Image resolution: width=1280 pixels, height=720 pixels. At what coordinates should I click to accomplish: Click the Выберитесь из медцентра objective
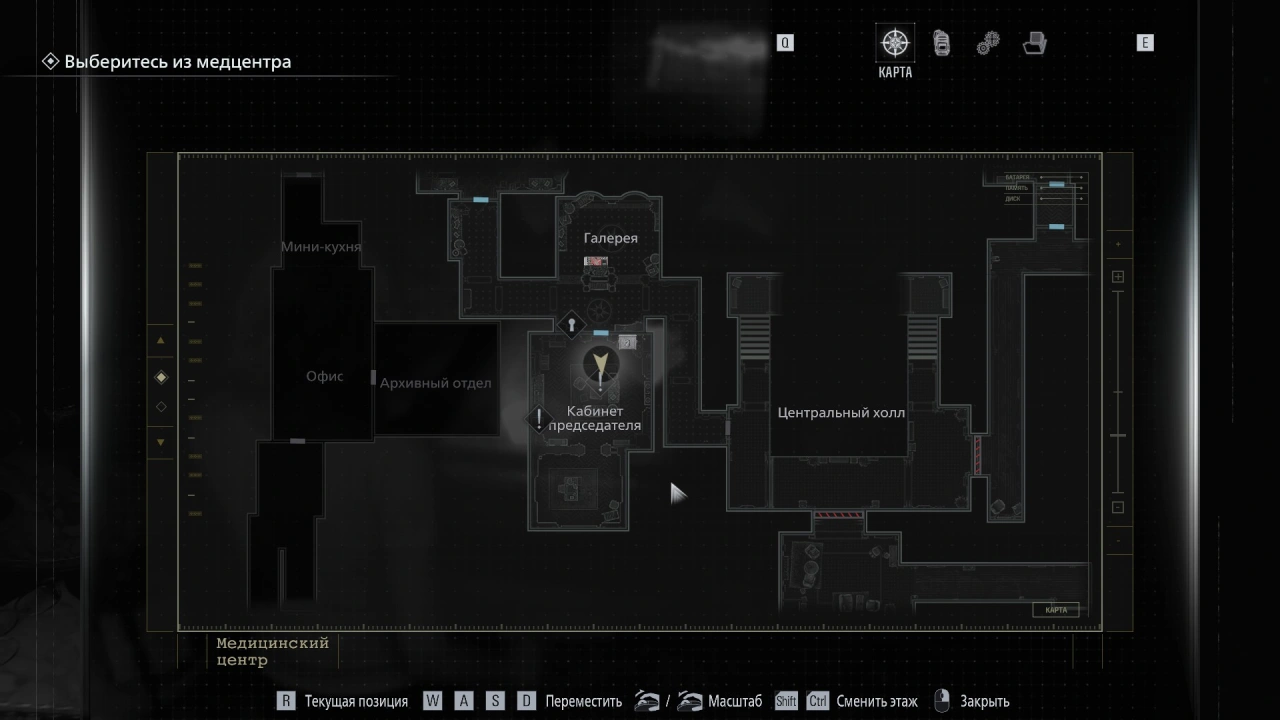[177, 62]
